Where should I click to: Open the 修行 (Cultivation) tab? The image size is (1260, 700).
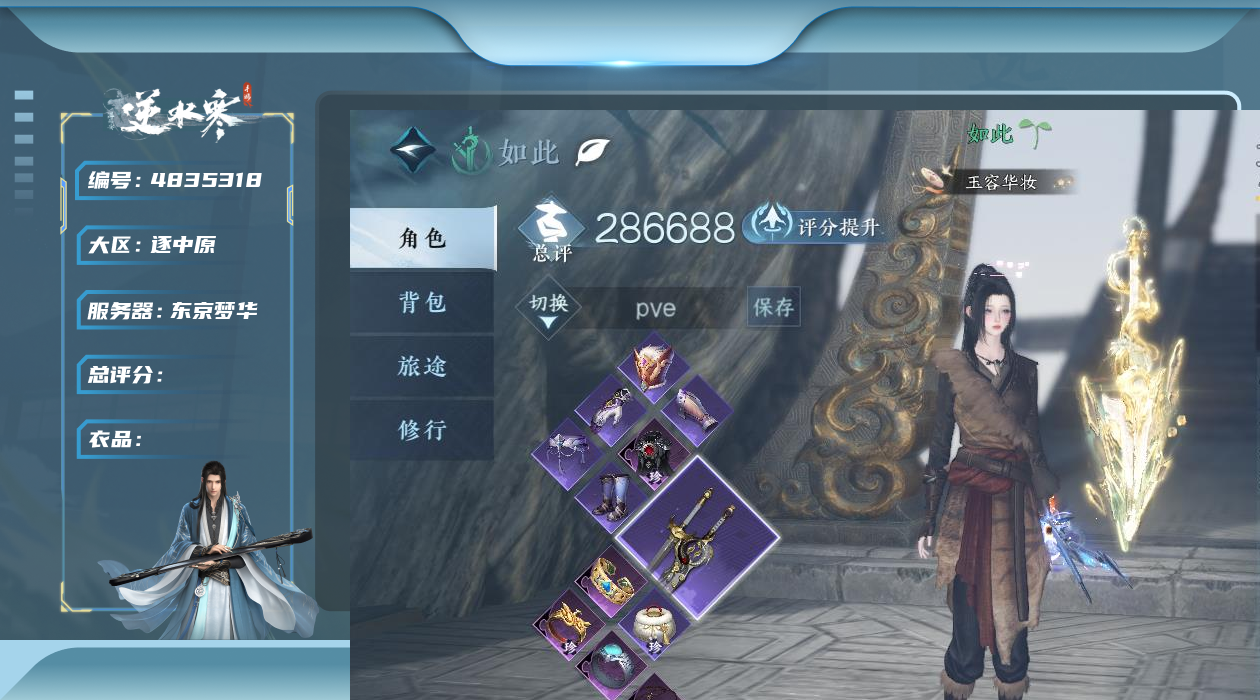pyautogui.click(x=422, y=430)
